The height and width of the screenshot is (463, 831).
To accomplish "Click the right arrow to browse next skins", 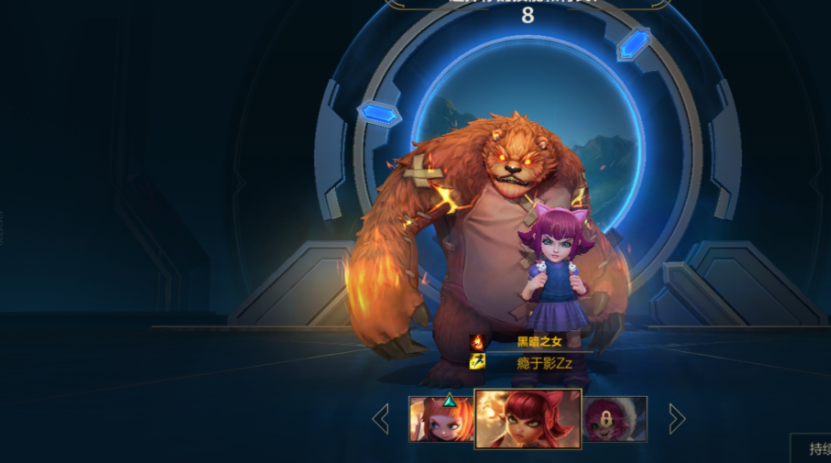I will tap(677, 418).
